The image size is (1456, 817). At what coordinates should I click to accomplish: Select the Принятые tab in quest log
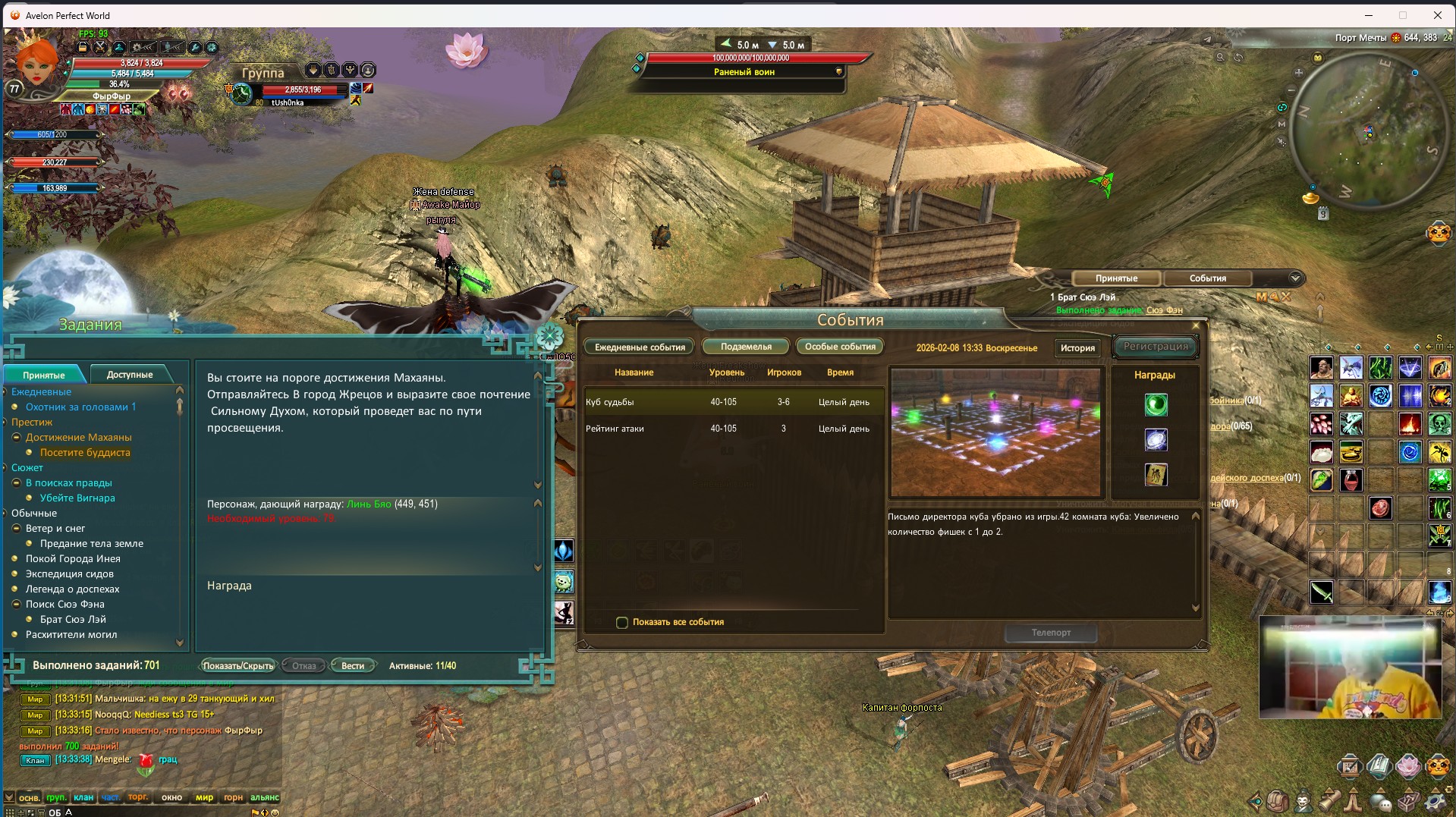click(44, 376)
